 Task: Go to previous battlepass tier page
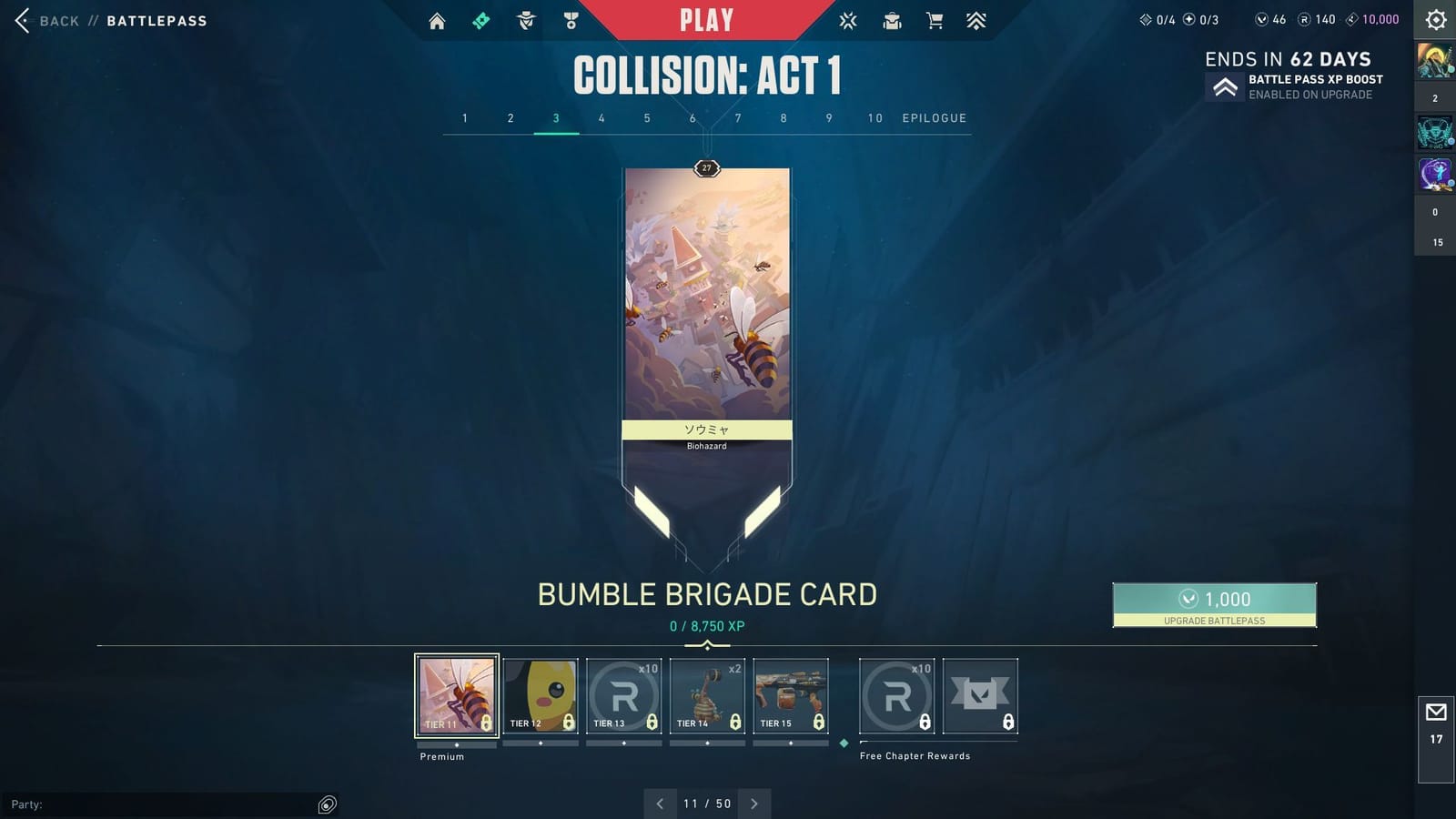click(660, 804)
